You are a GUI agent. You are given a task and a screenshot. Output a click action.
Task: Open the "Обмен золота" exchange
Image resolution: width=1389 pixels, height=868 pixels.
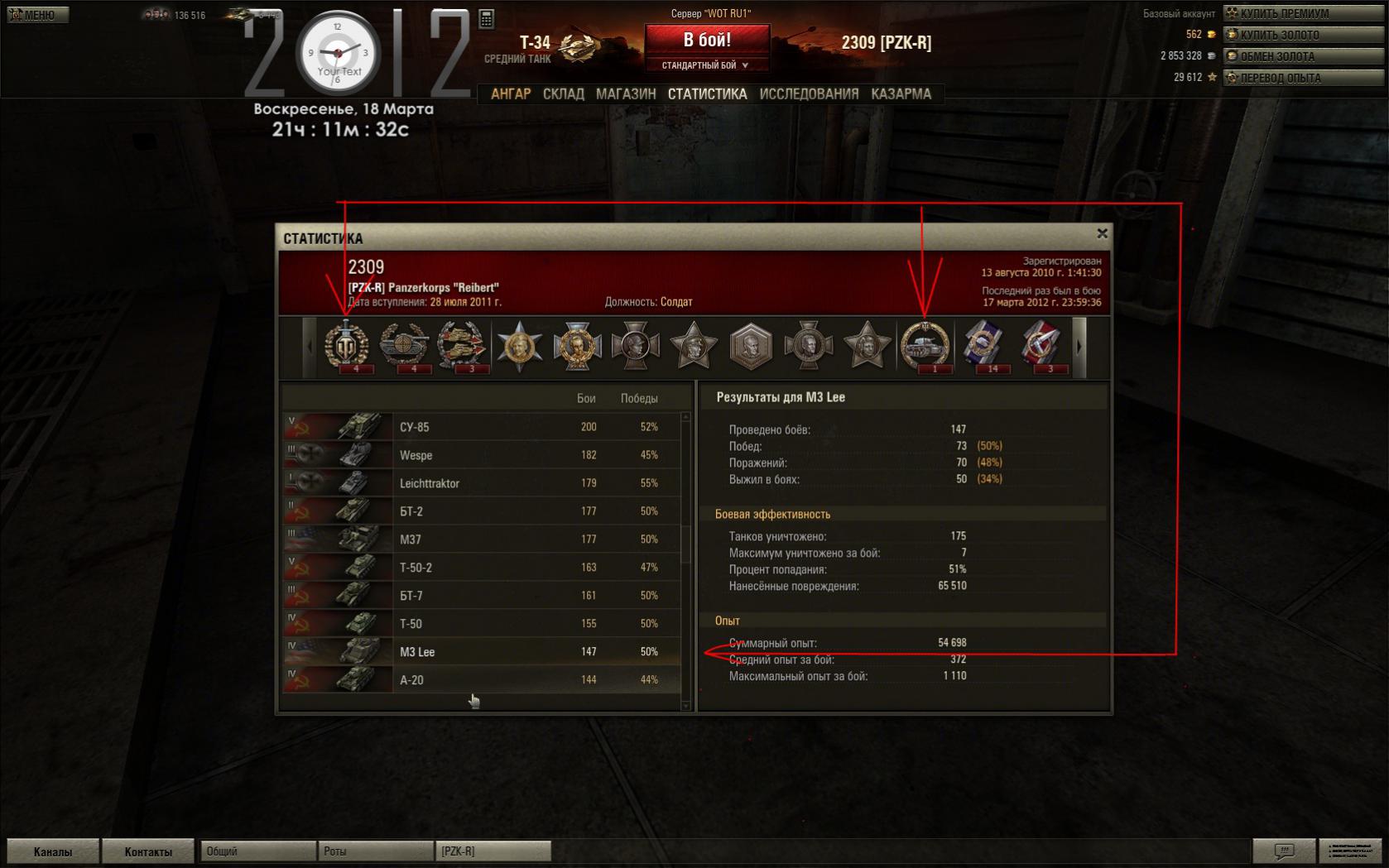click(1304, 56)
